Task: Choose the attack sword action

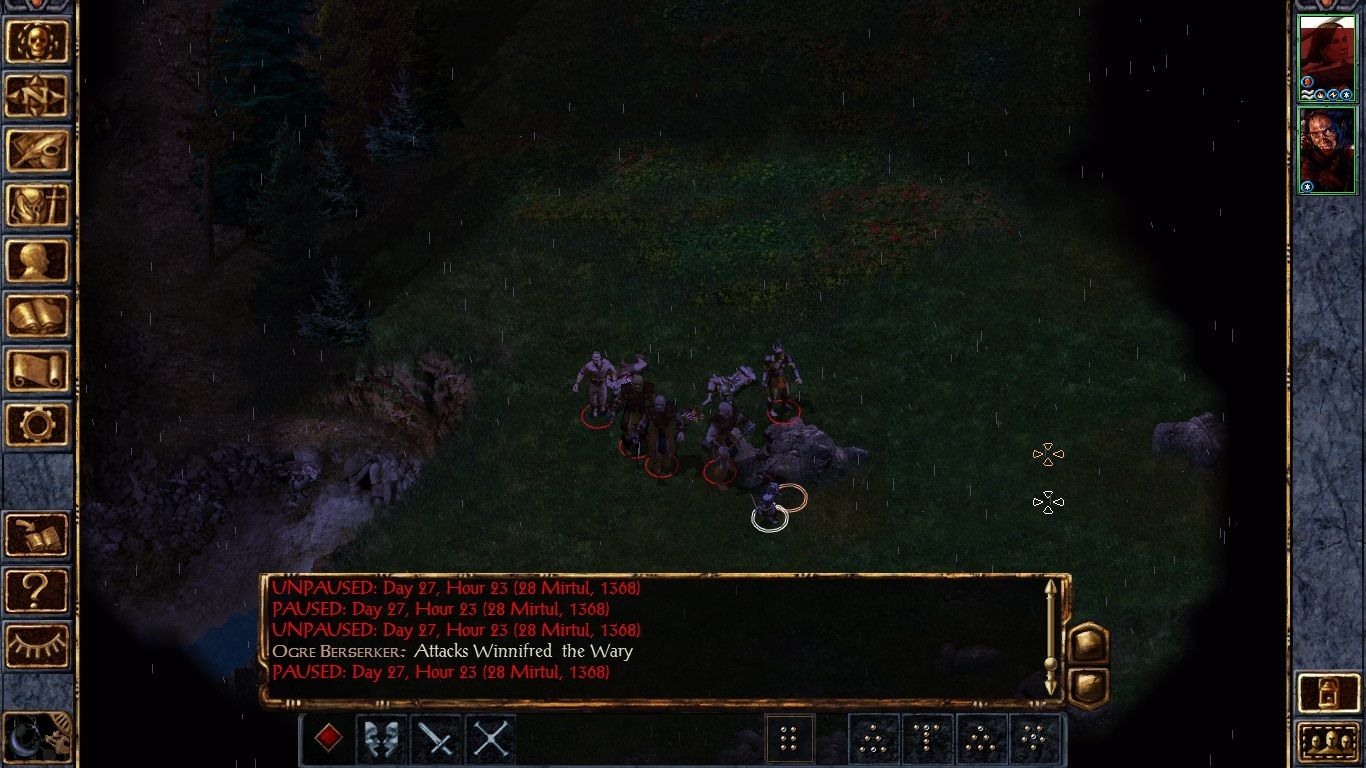Action: 435,740
